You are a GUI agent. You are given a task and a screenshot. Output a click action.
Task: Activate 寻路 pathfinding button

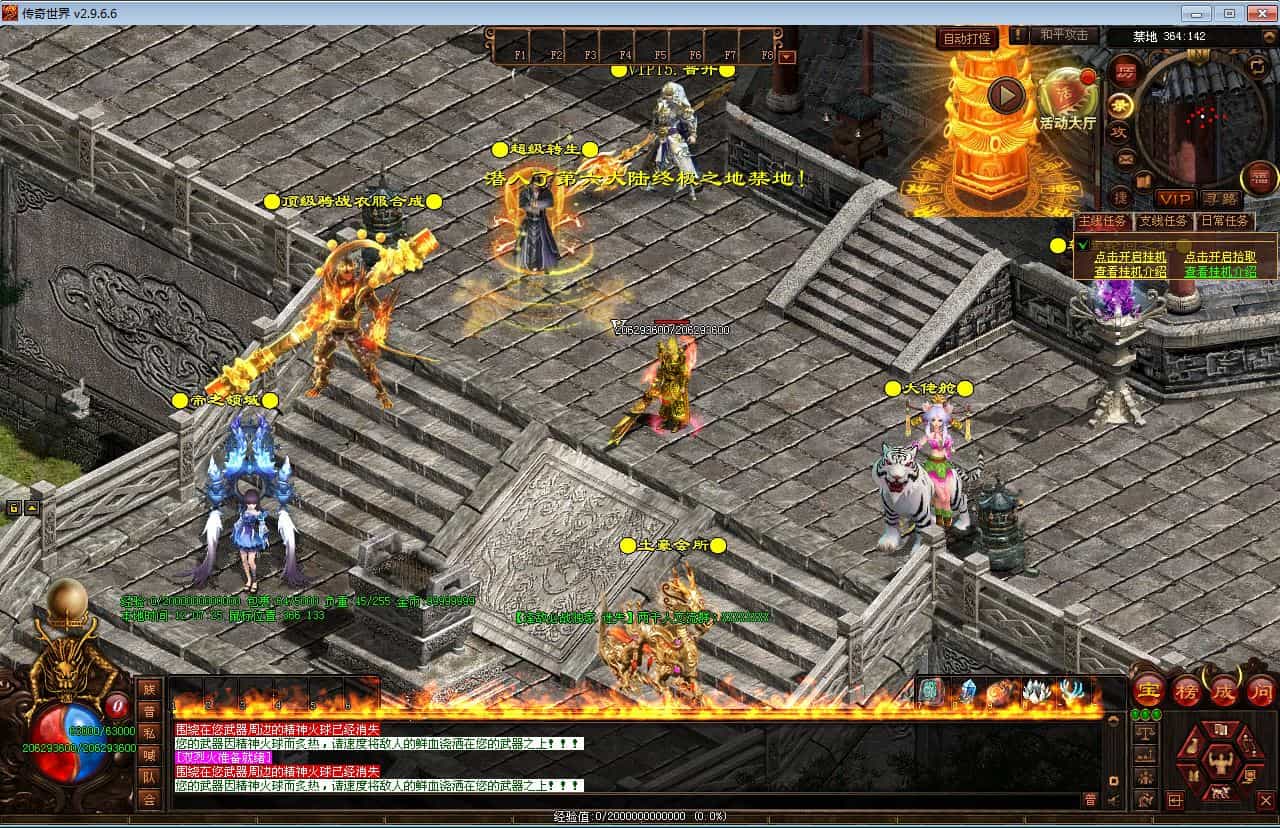click(1220, 199)
